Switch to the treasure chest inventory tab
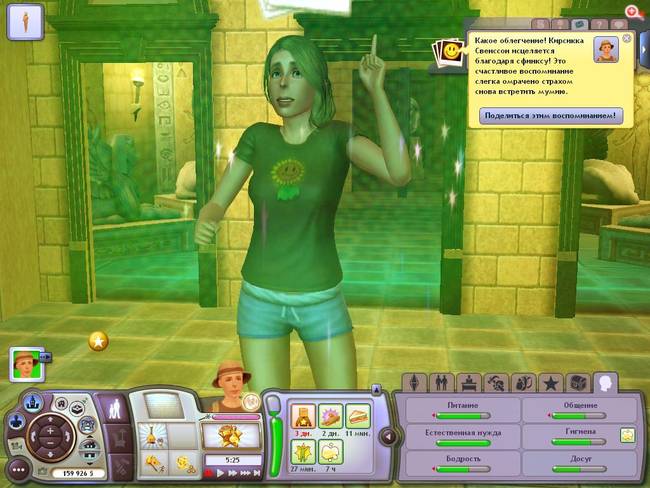This screenshot has height=488, width=650. (x=577, y=383)
